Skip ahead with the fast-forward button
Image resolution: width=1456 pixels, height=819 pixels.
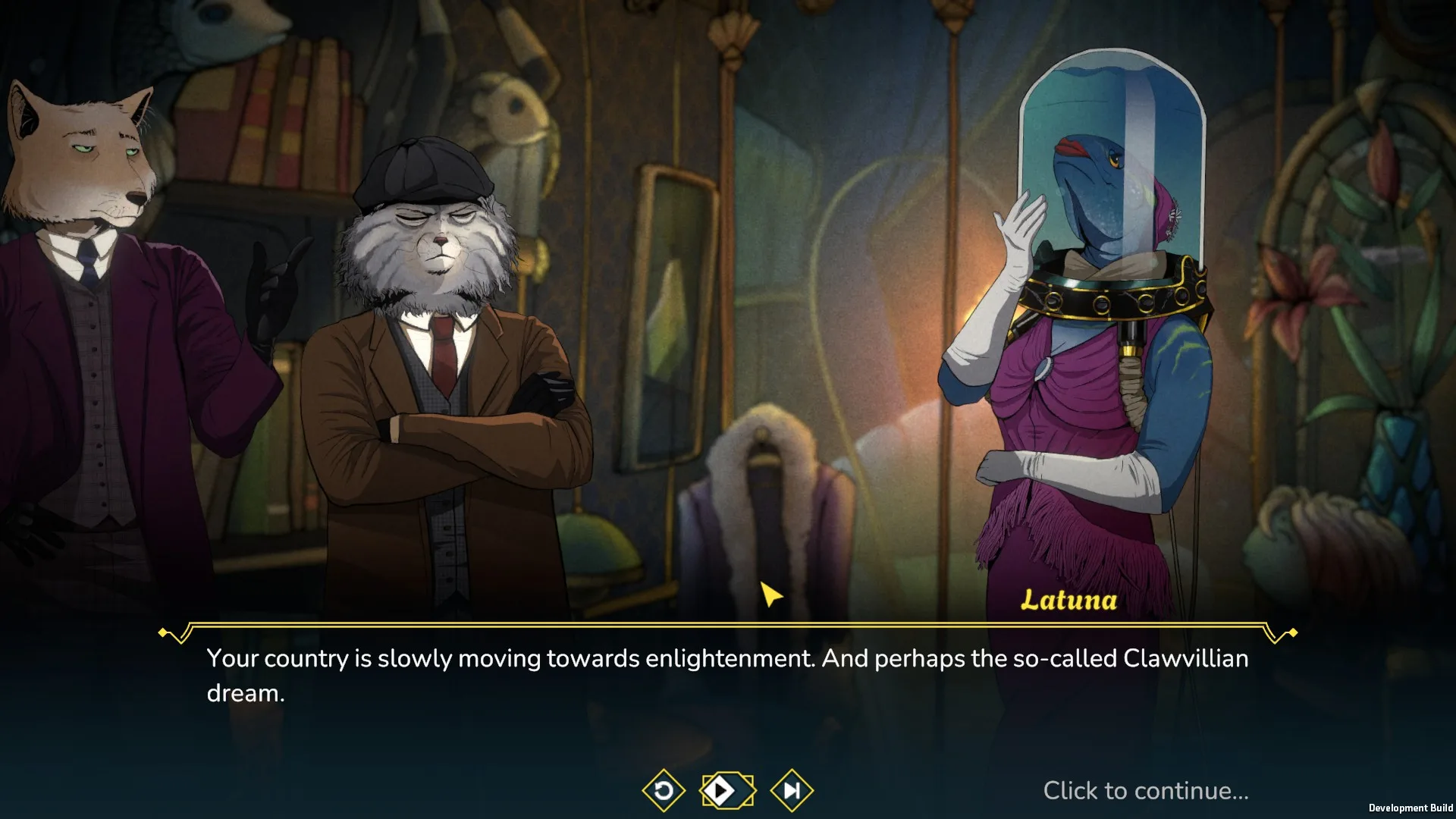tap(792, 791)
